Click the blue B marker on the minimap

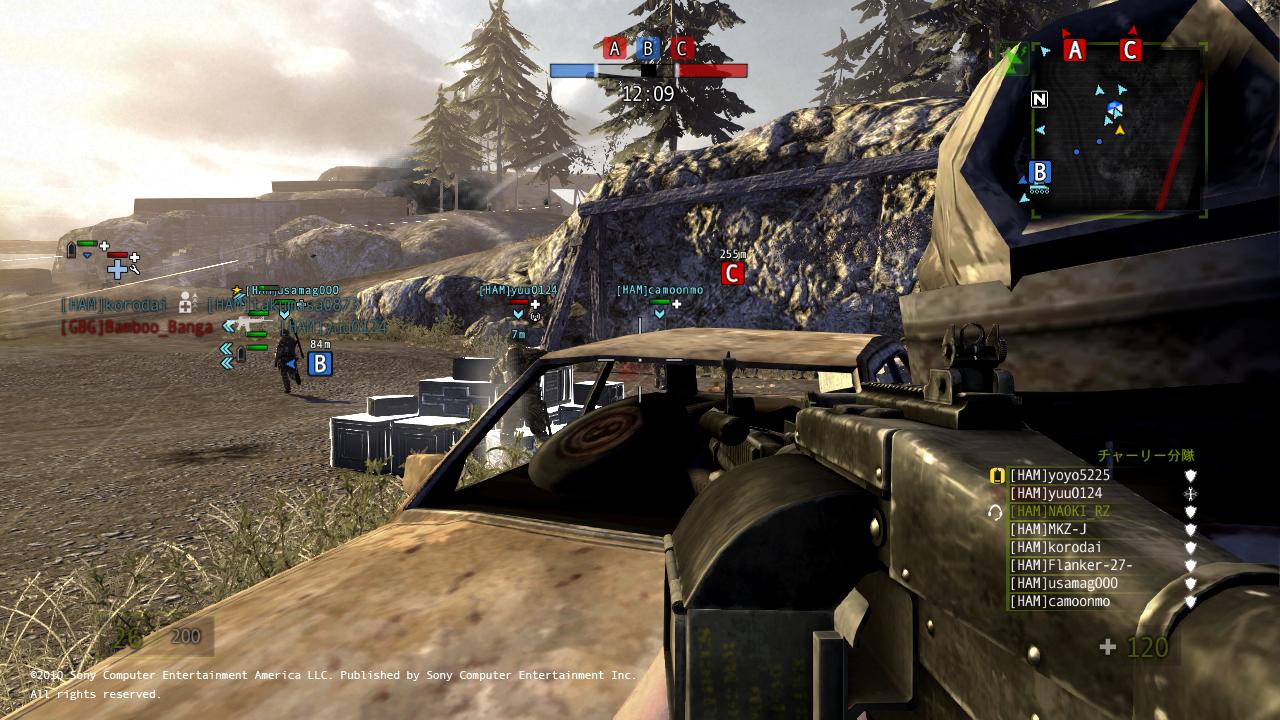(x=1040, y=172)
